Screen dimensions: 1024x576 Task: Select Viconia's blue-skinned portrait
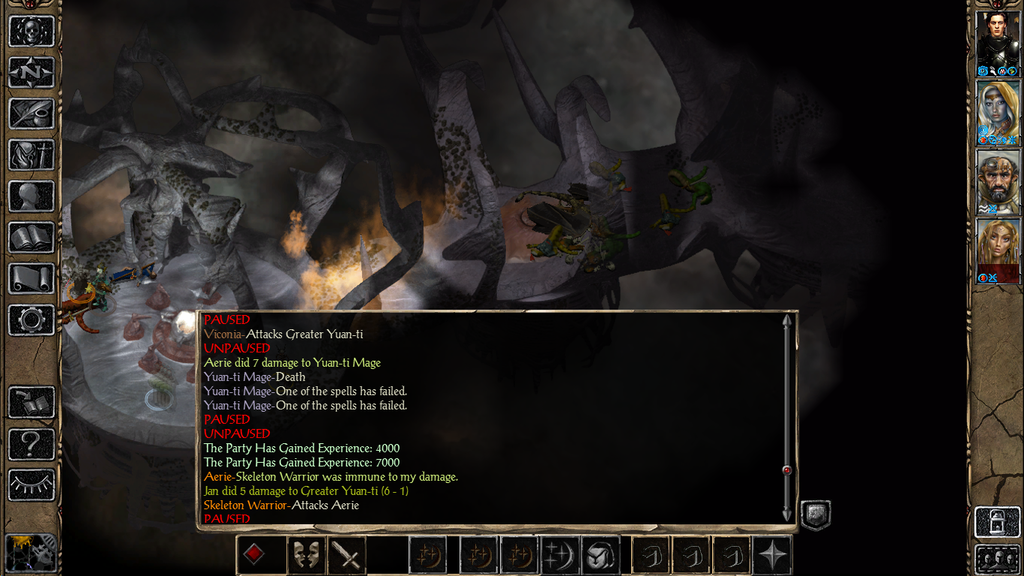click(x=997, y=108)
